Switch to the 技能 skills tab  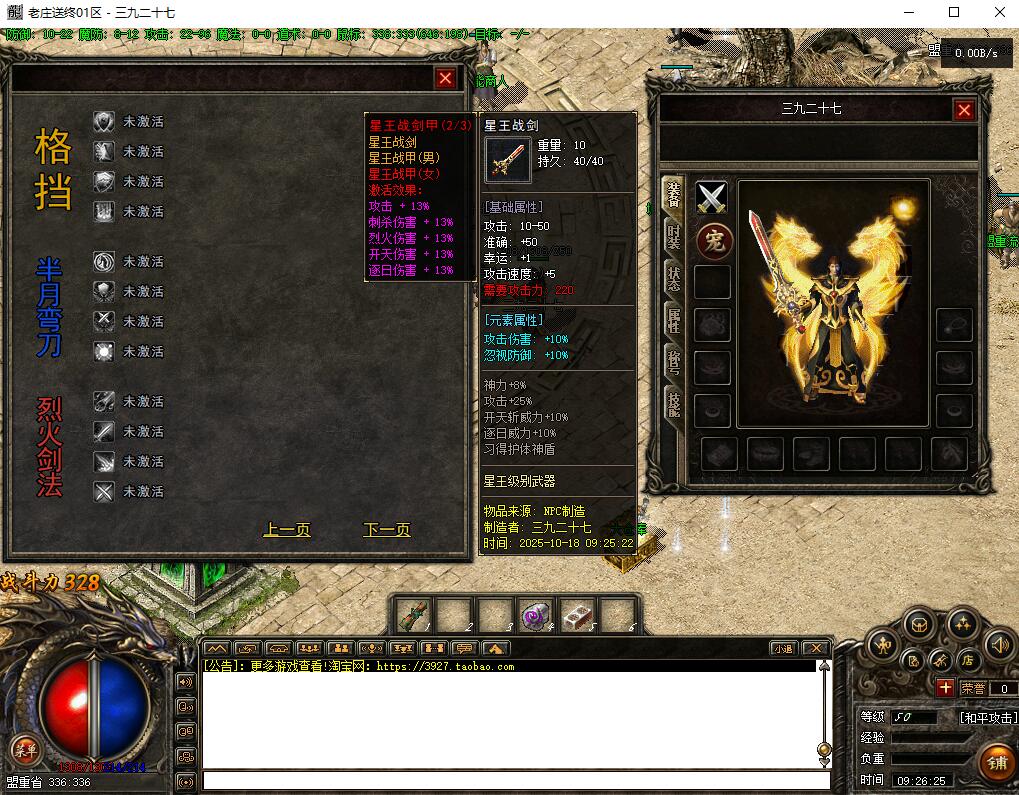(675, 403)
